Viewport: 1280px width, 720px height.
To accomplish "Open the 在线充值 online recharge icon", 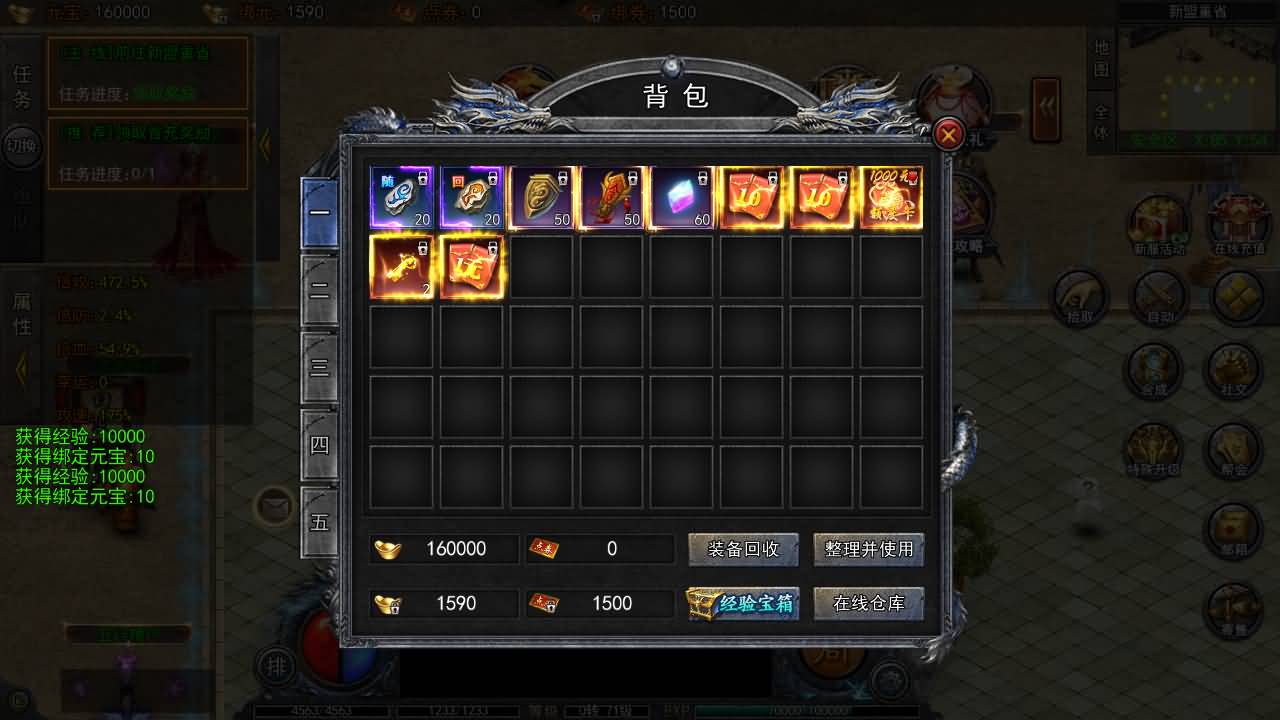I will pyautogui.click(x=1238, y=225).
